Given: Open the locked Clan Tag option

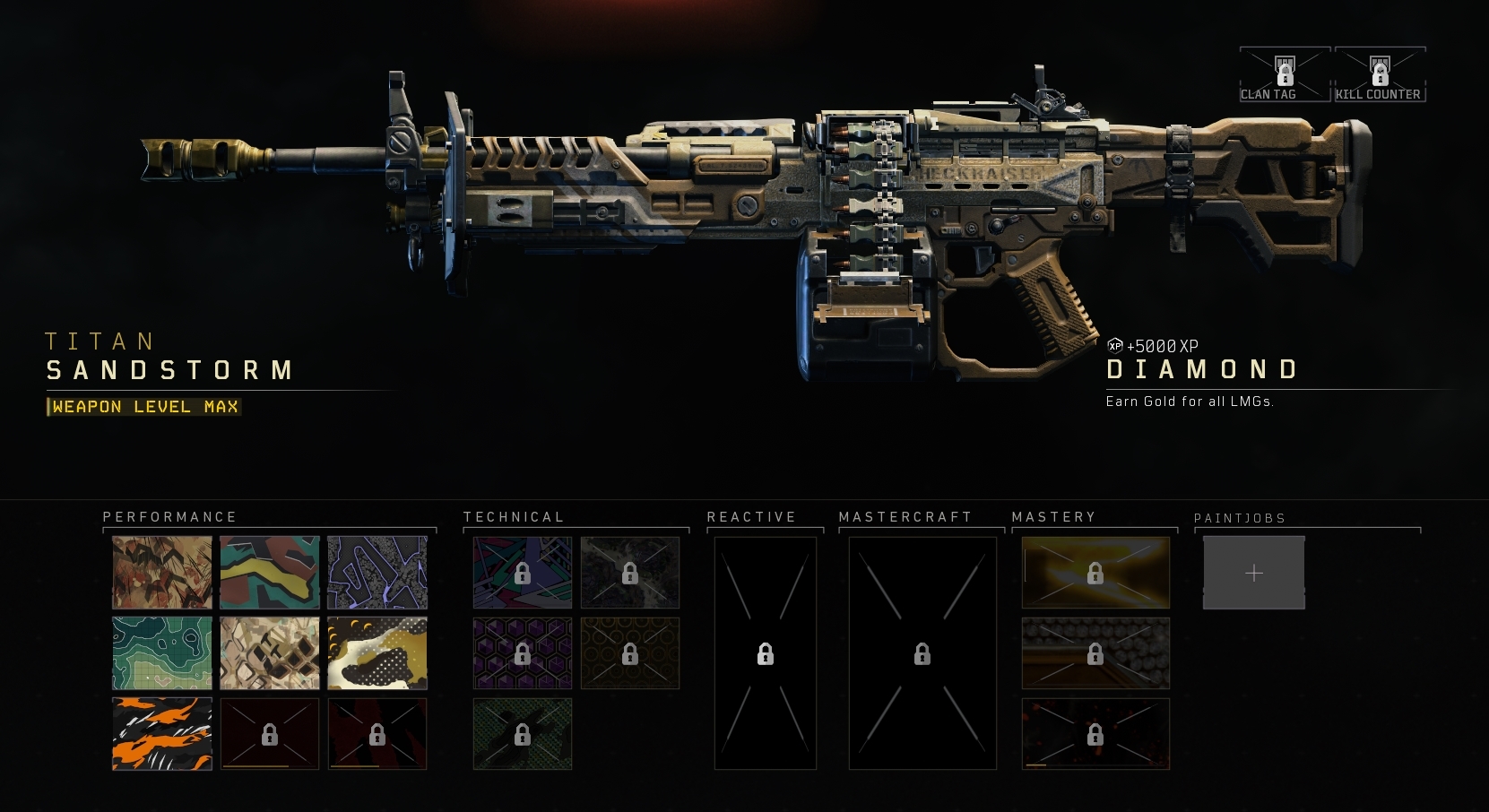Looking at the screenshot, I should coord(1285,74).
